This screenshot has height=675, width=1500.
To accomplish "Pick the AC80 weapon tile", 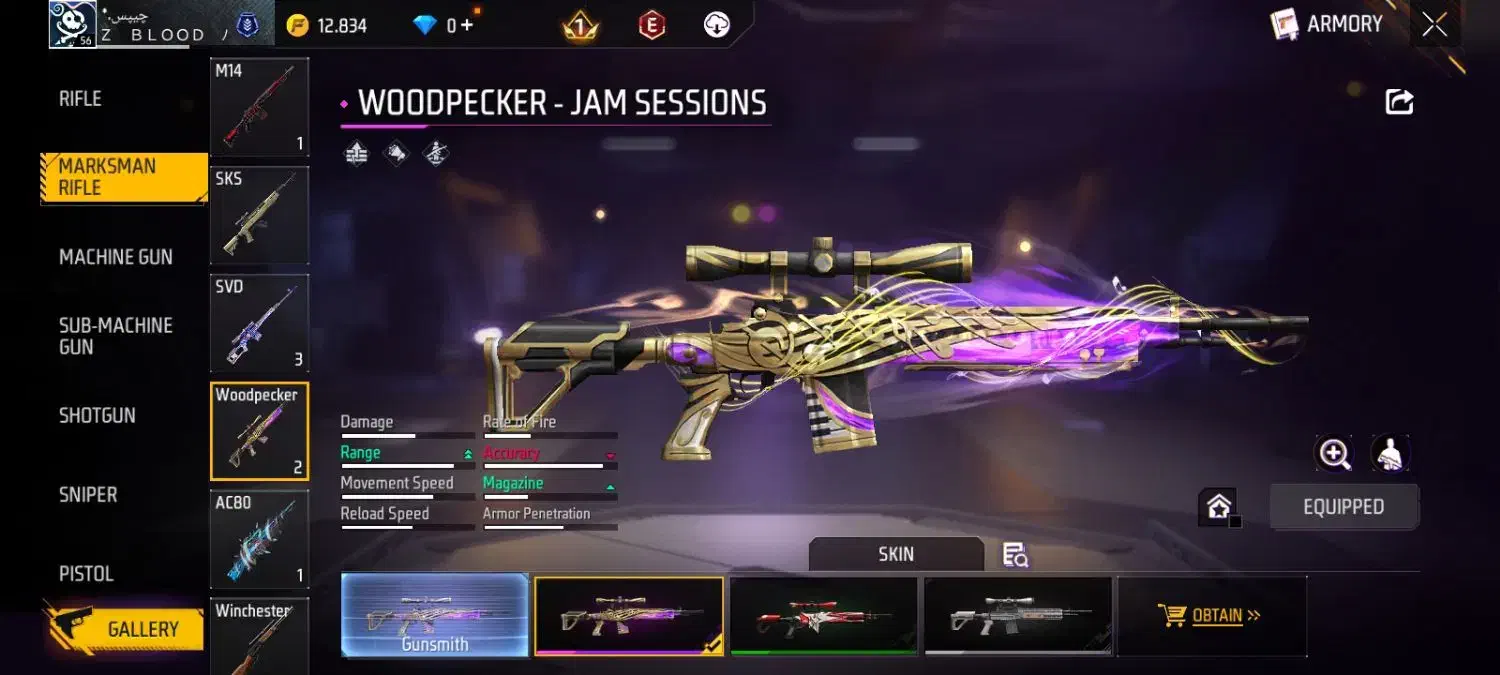I will [x=259, y=538].
